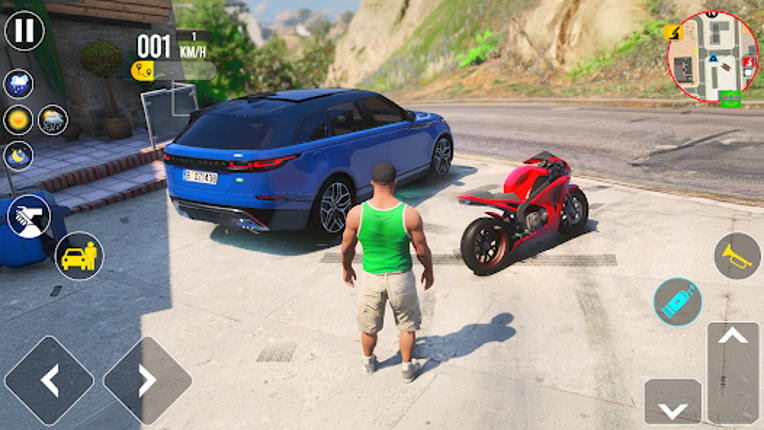Select the sunny weather icon
764x430 pixels.
18,120
